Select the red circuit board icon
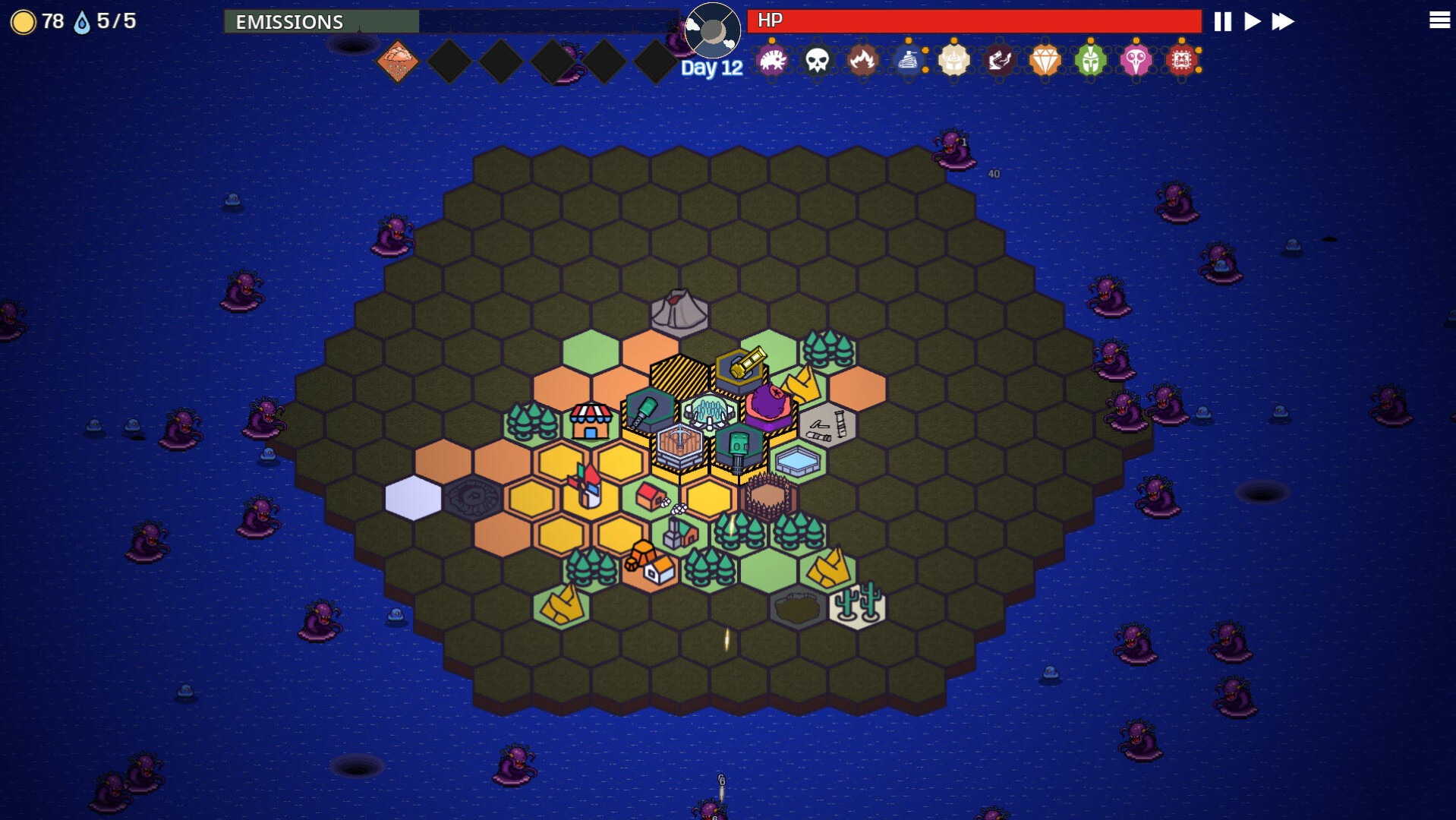This screenshot has width=1456, height=820. [x=1183, y=61]
